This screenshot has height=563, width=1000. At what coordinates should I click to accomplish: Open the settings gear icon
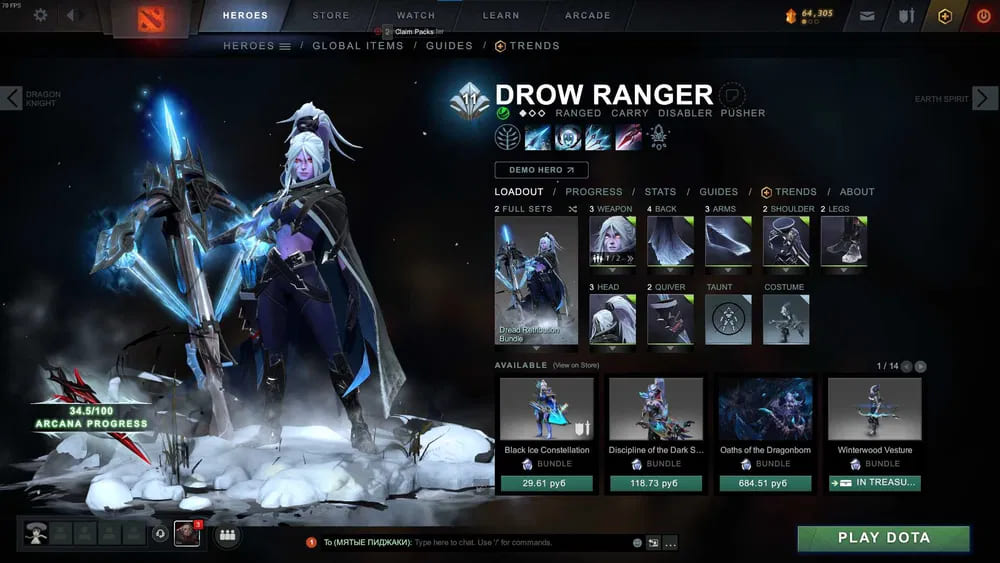pyautogui.click(x=41, y=15)
